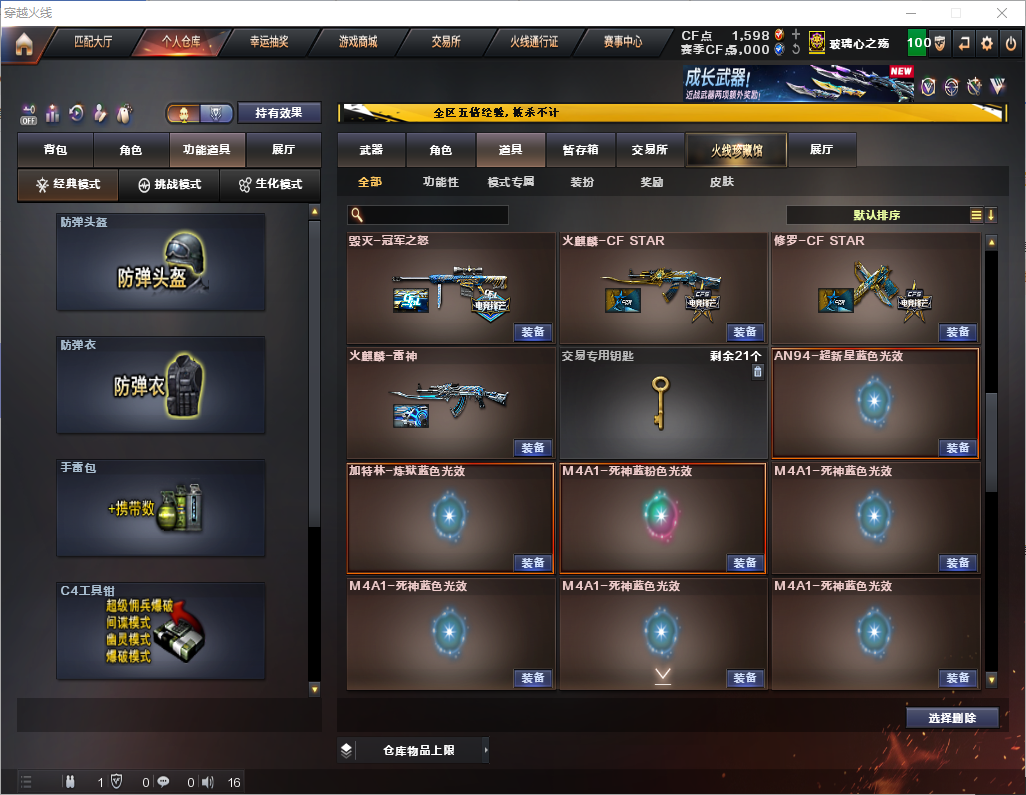This screenshot has height=795, width=1026.
Task: Click the 选择删除 button
Action: click(952, 718)
